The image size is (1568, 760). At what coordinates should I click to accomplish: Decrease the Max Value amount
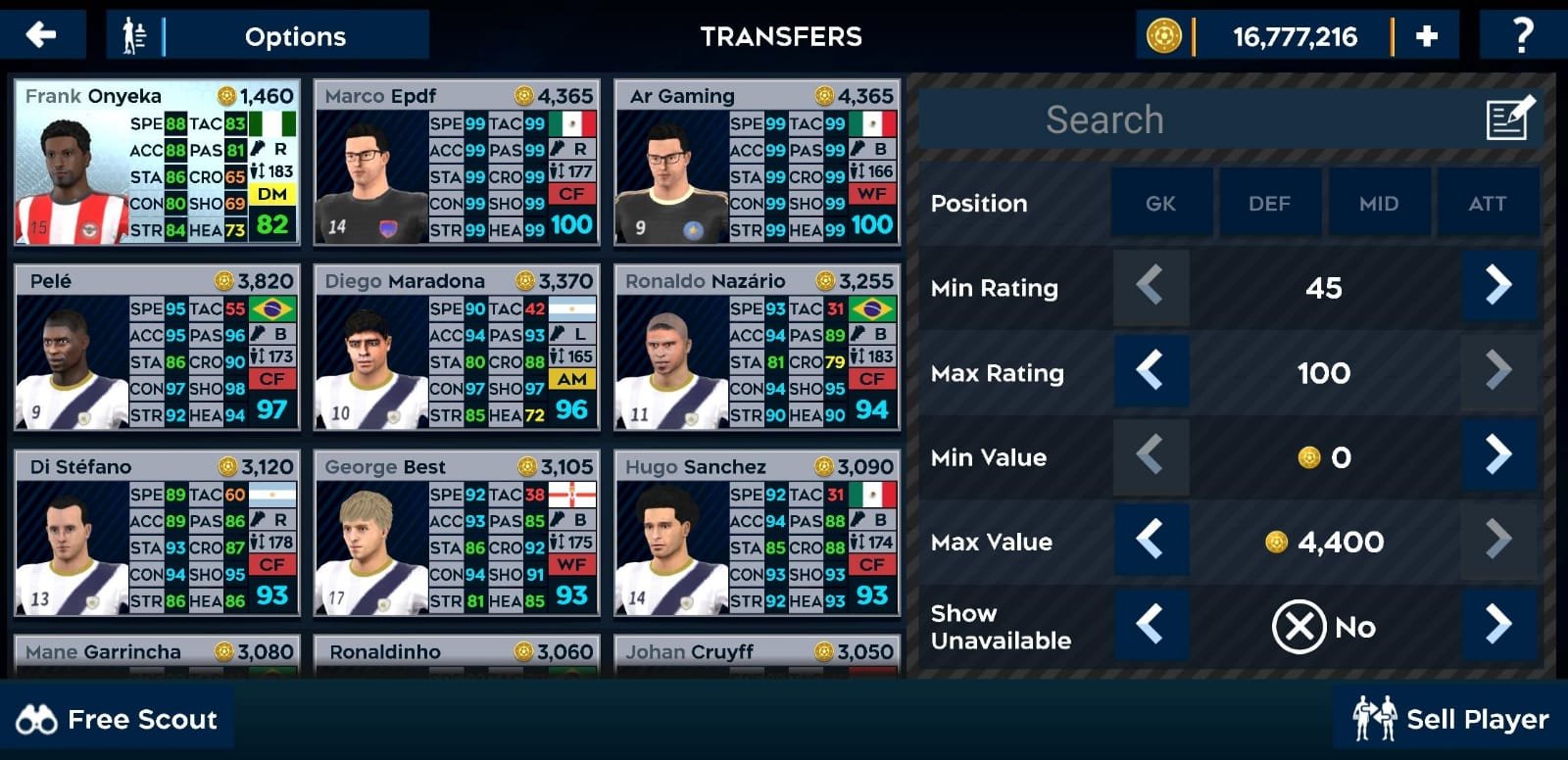(1151, 541)
